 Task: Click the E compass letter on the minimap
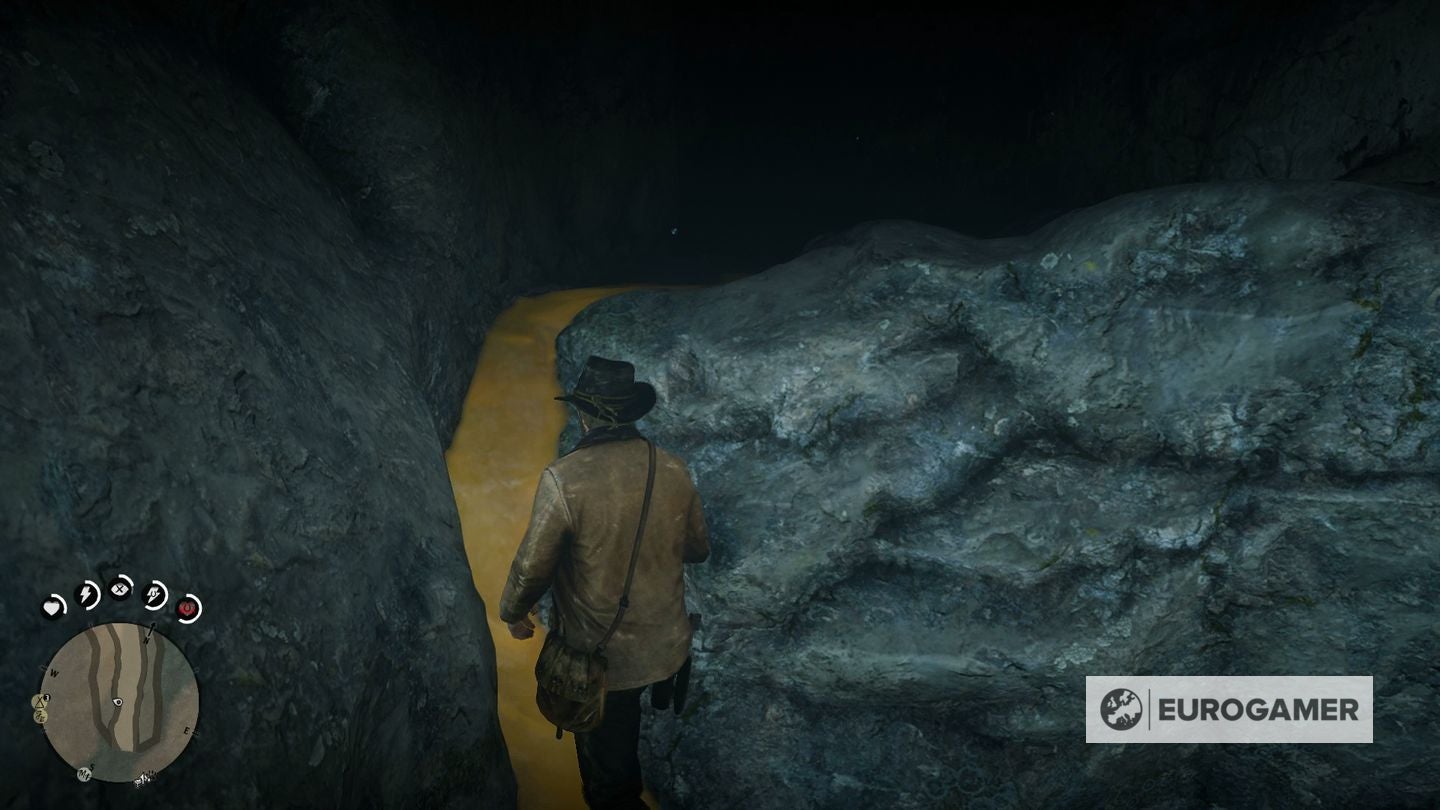coord(187,730)
